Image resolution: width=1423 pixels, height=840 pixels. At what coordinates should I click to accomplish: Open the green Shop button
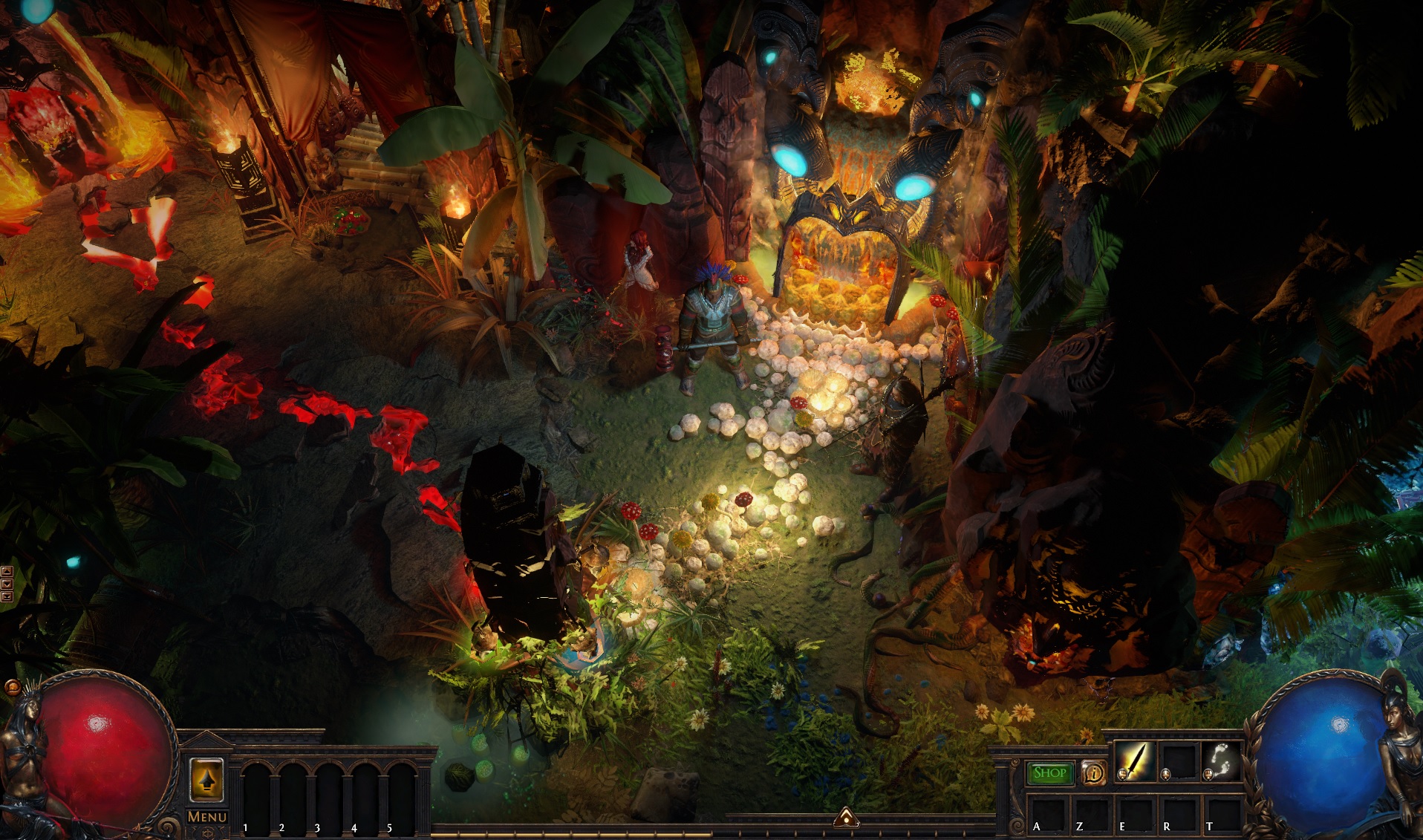[1049, 773]
